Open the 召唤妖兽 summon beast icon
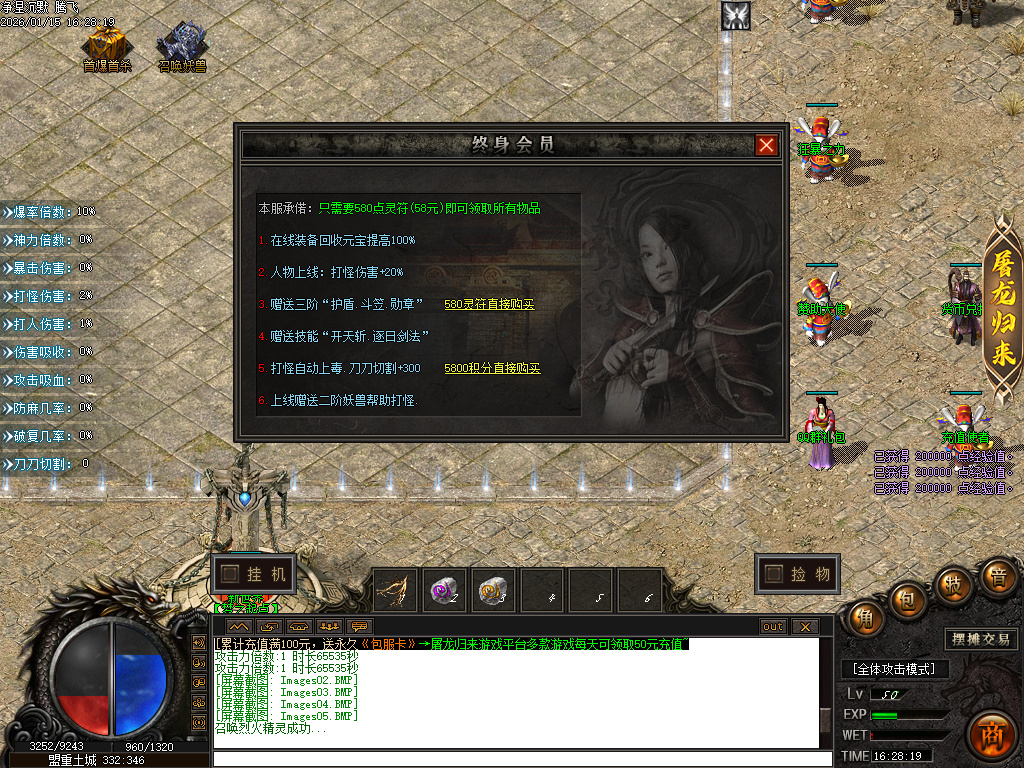Image resolution: width=1024 pixels, height=768 pixels. coord(182,46)
